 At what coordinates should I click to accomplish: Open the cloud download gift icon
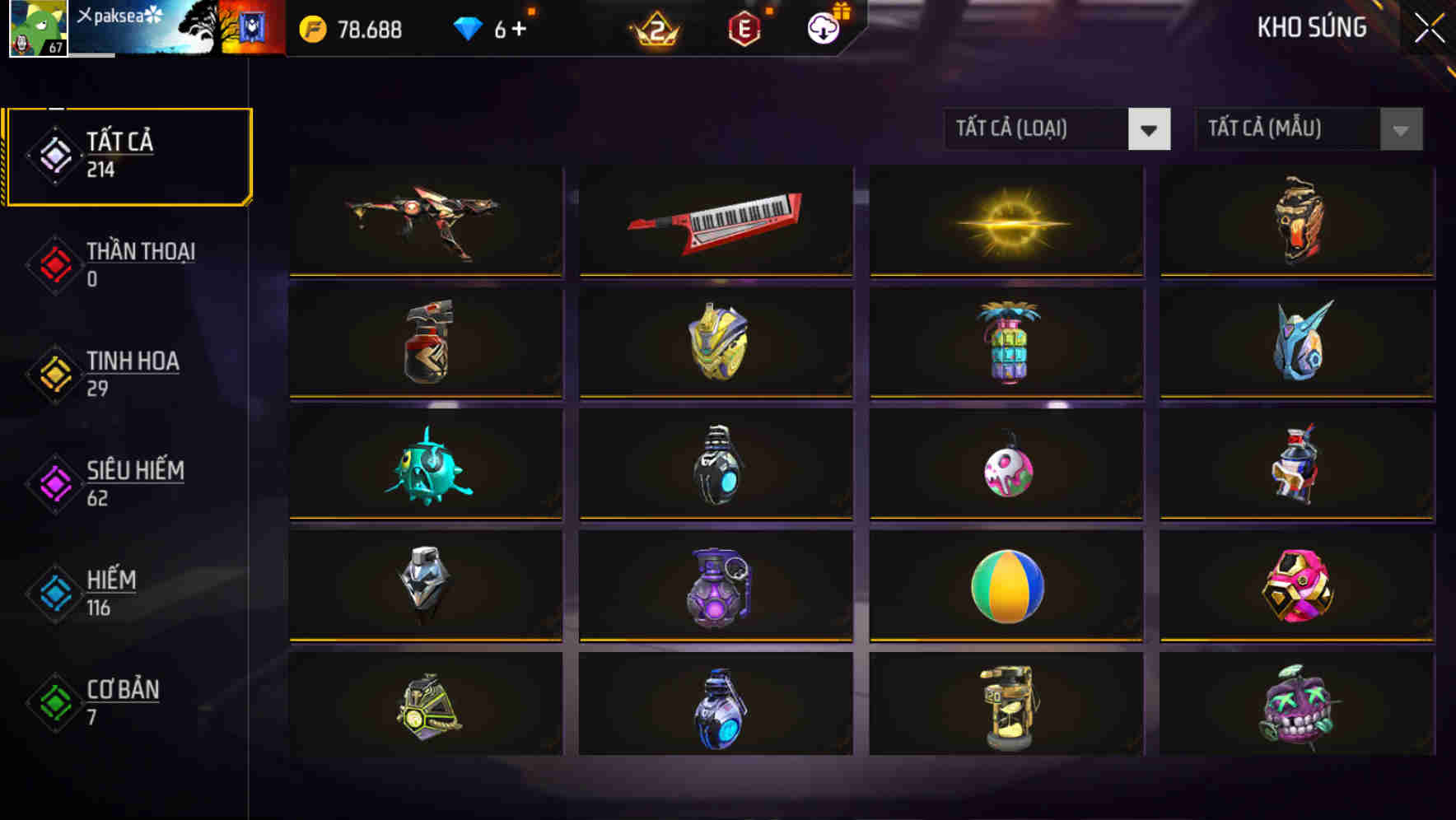pos(823,28)
